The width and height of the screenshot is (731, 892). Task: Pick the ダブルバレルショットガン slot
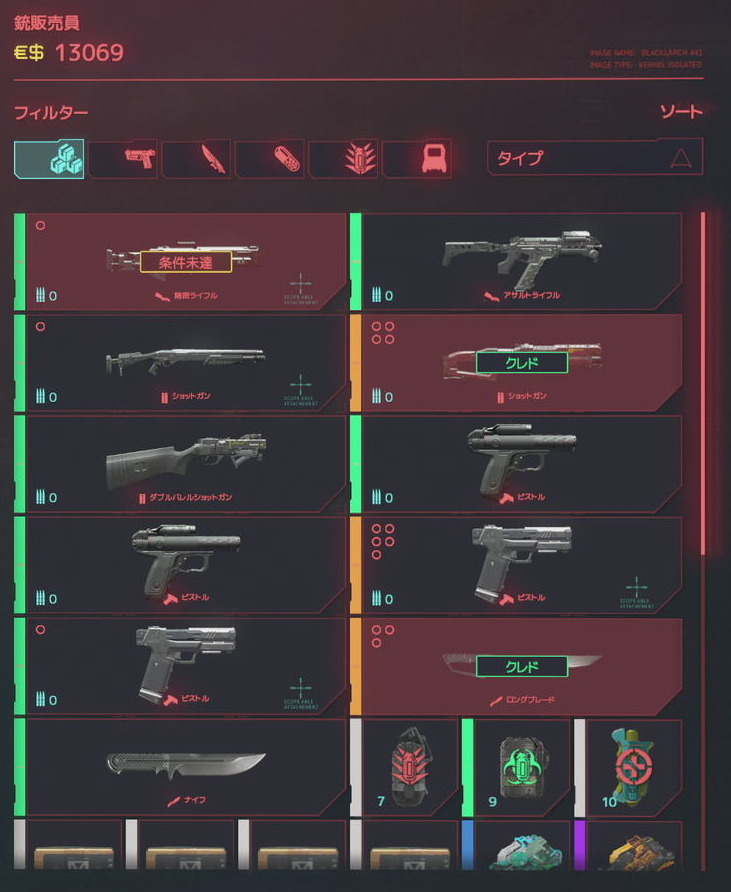pyautogui.click(x=185, y=464)
